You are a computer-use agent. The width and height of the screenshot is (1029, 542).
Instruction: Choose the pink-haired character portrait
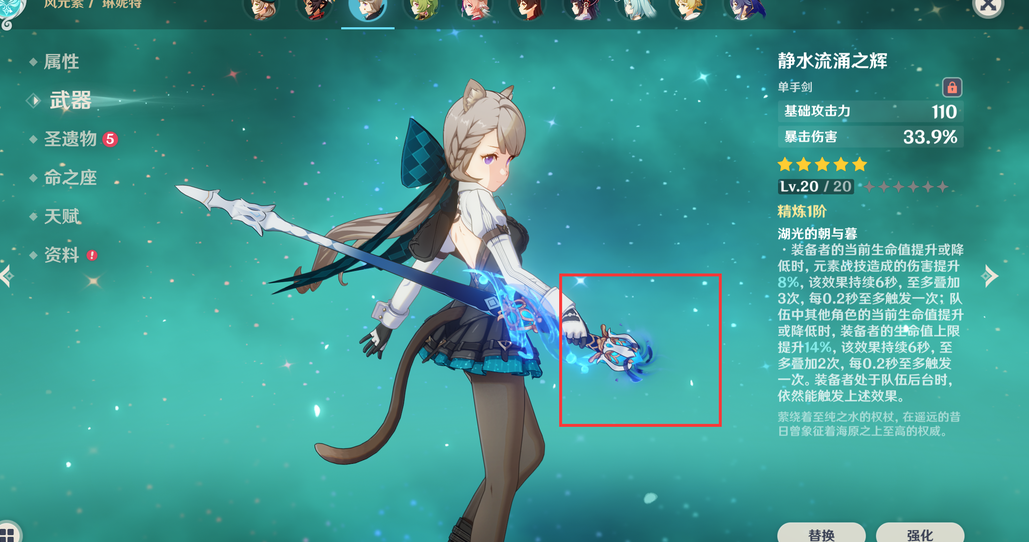(x=474, y=10)
